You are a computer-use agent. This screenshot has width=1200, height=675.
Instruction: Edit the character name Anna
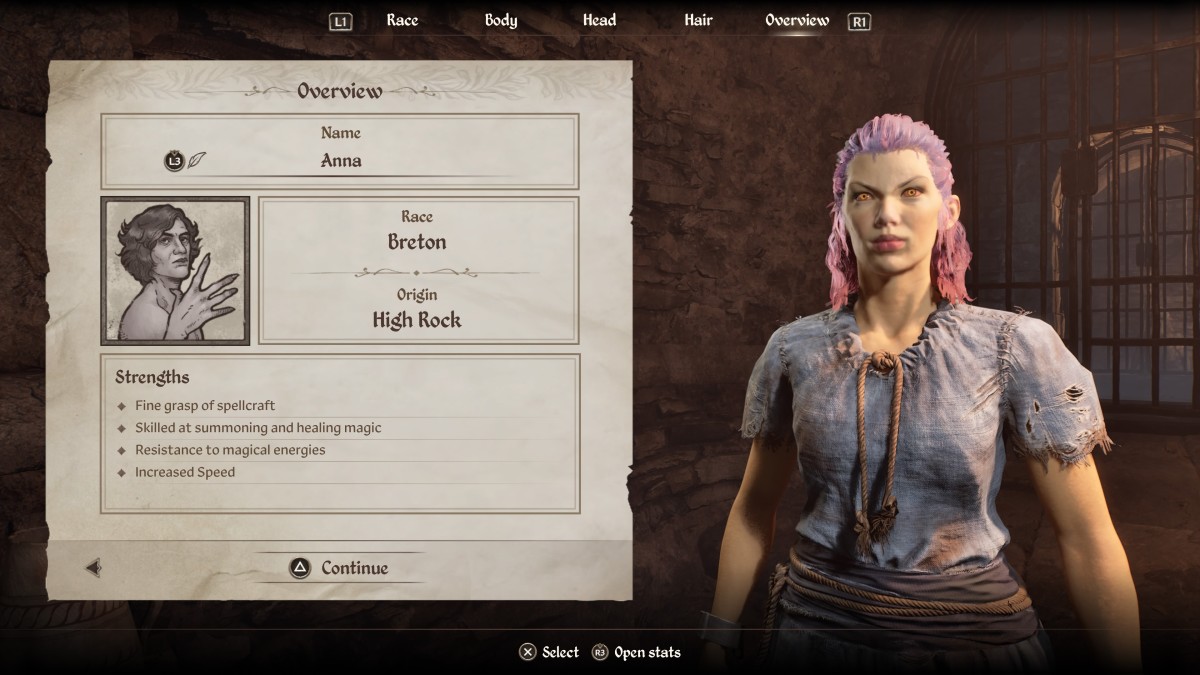[340, 160]
